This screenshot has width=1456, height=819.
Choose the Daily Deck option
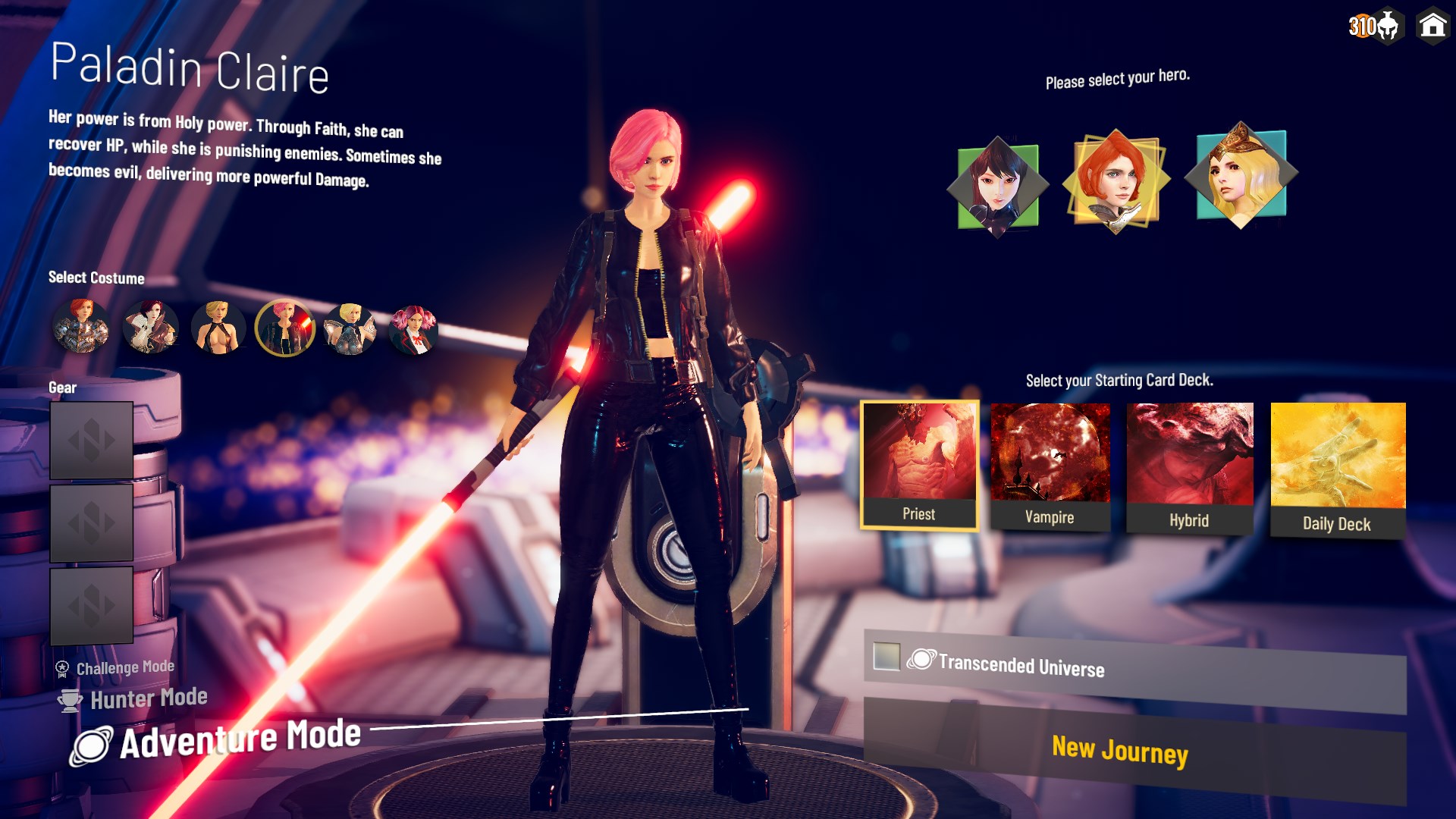tap(1337, 463)
